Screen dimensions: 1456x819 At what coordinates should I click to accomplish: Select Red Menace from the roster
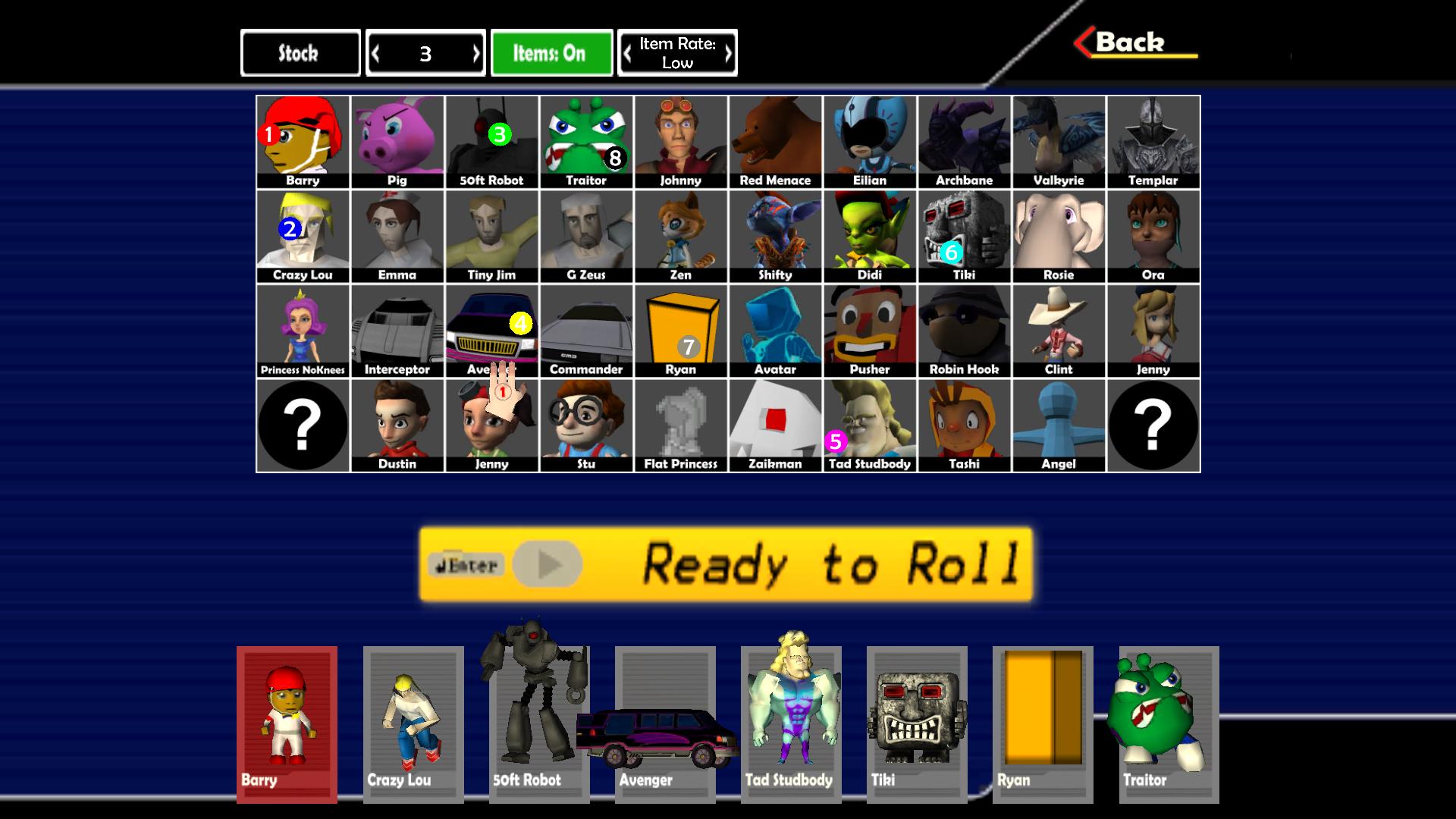coord(775,141)
